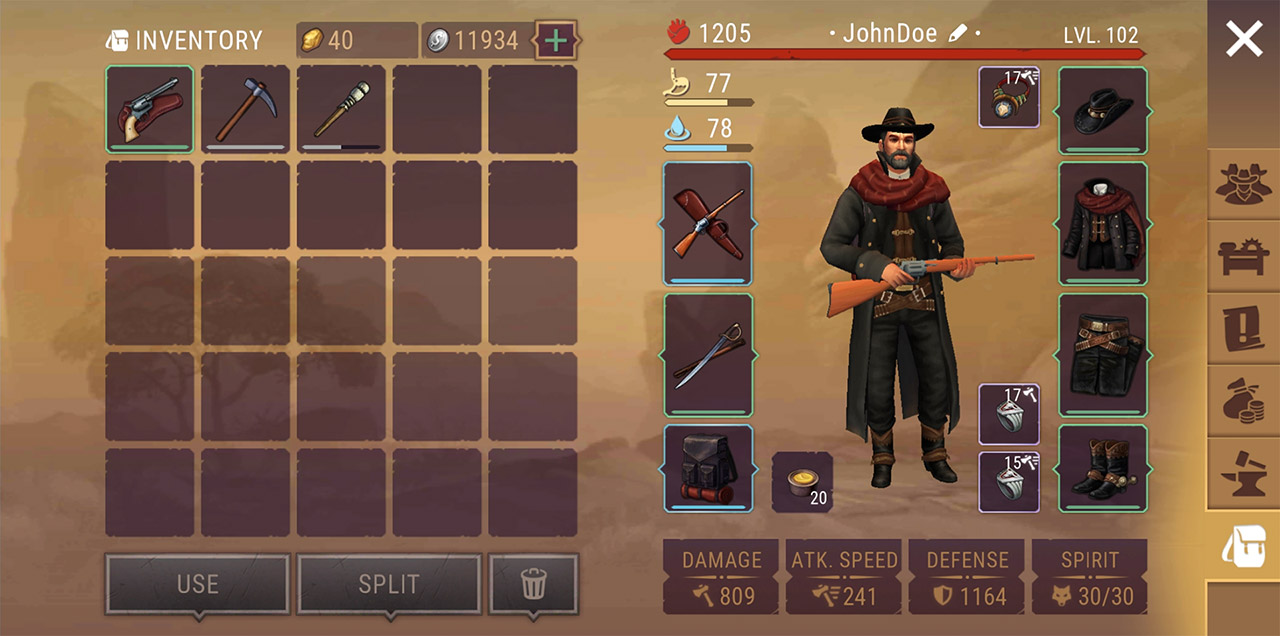
Task: Select the equipped trousers slot
Action: [x=1103, y=354]
